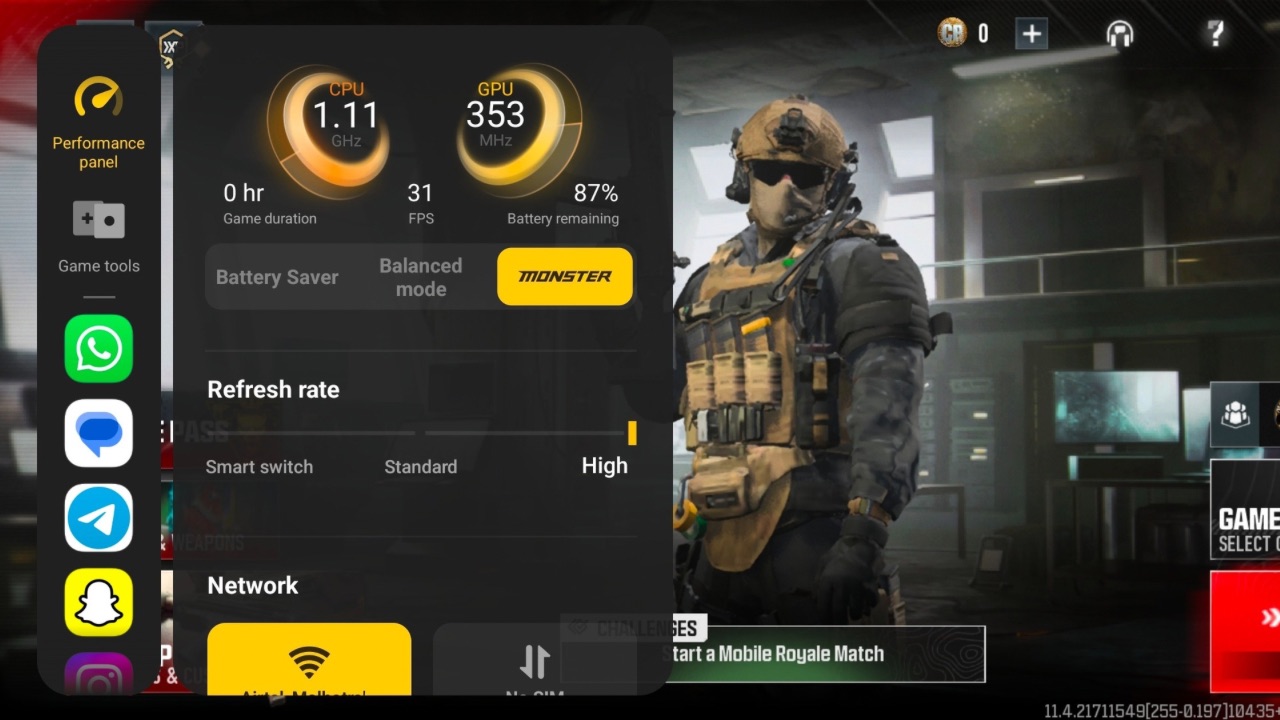Select Battery Saver mode
This screenshot has height=720, width=1280.
[x=277, y=277]
